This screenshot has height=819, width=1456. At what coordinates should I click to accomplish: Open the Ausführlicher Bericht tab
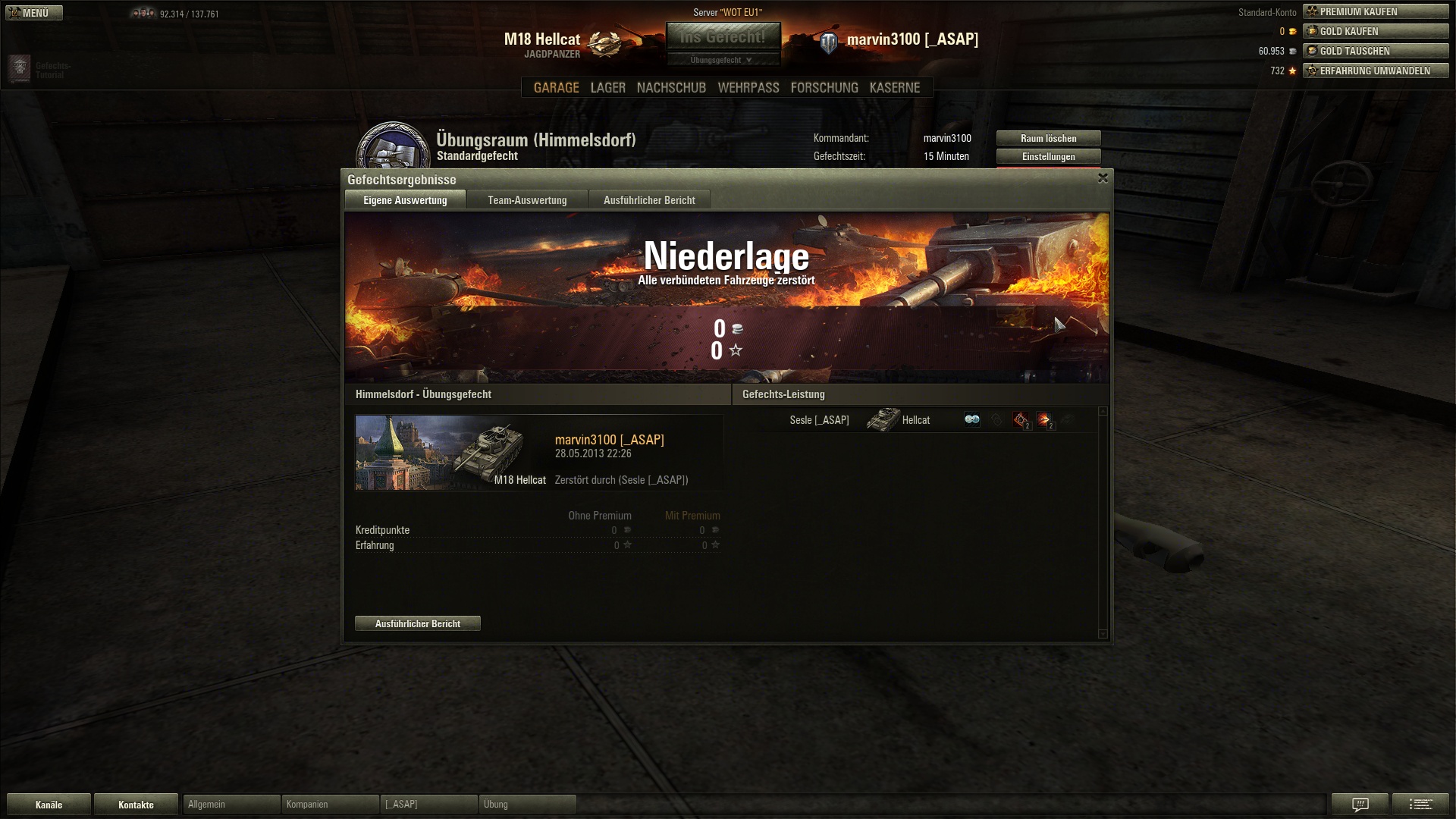[x=649, y=200]
